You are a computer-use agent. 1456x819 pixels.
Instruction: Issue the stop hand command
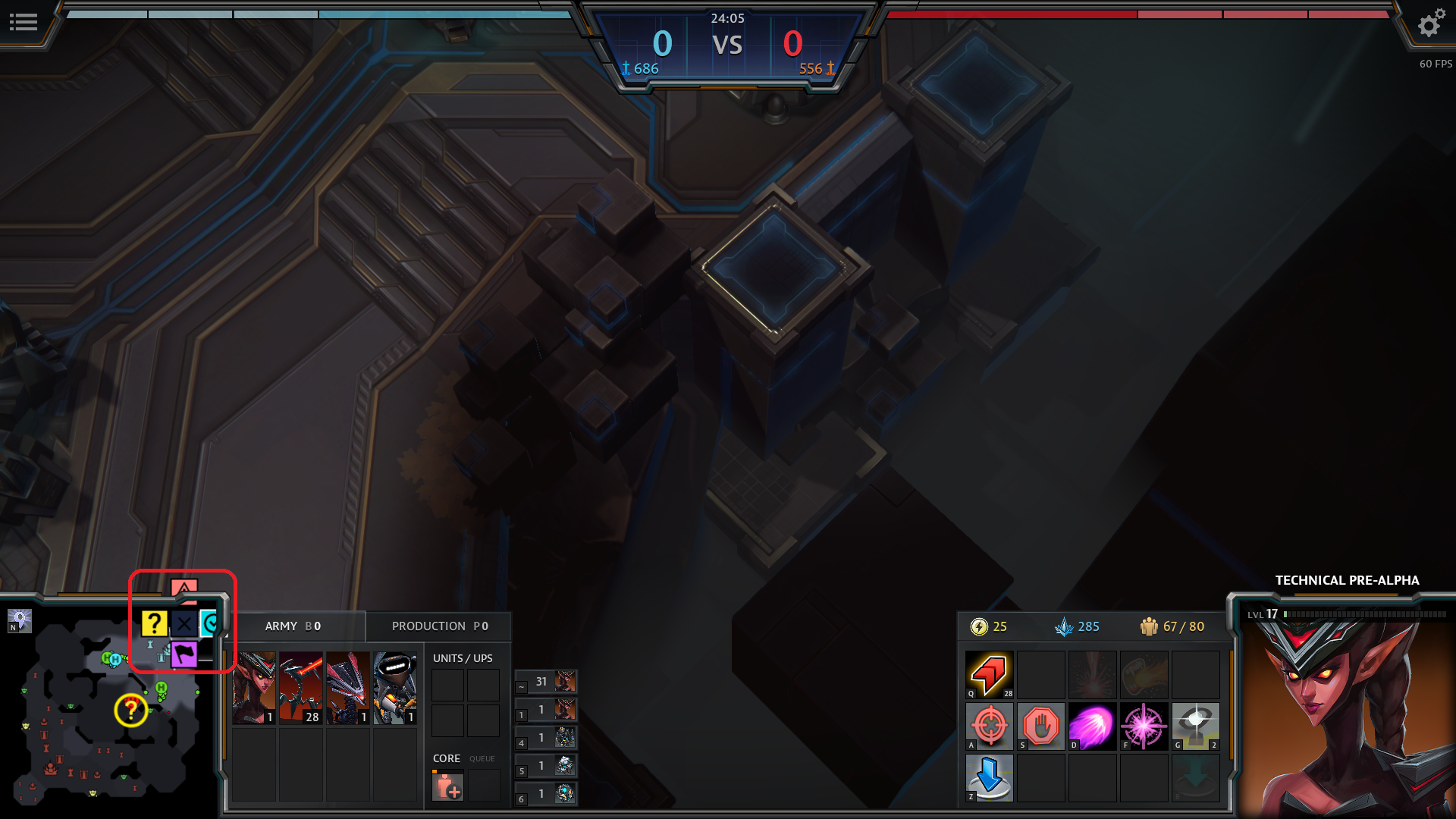point(1040,726)
